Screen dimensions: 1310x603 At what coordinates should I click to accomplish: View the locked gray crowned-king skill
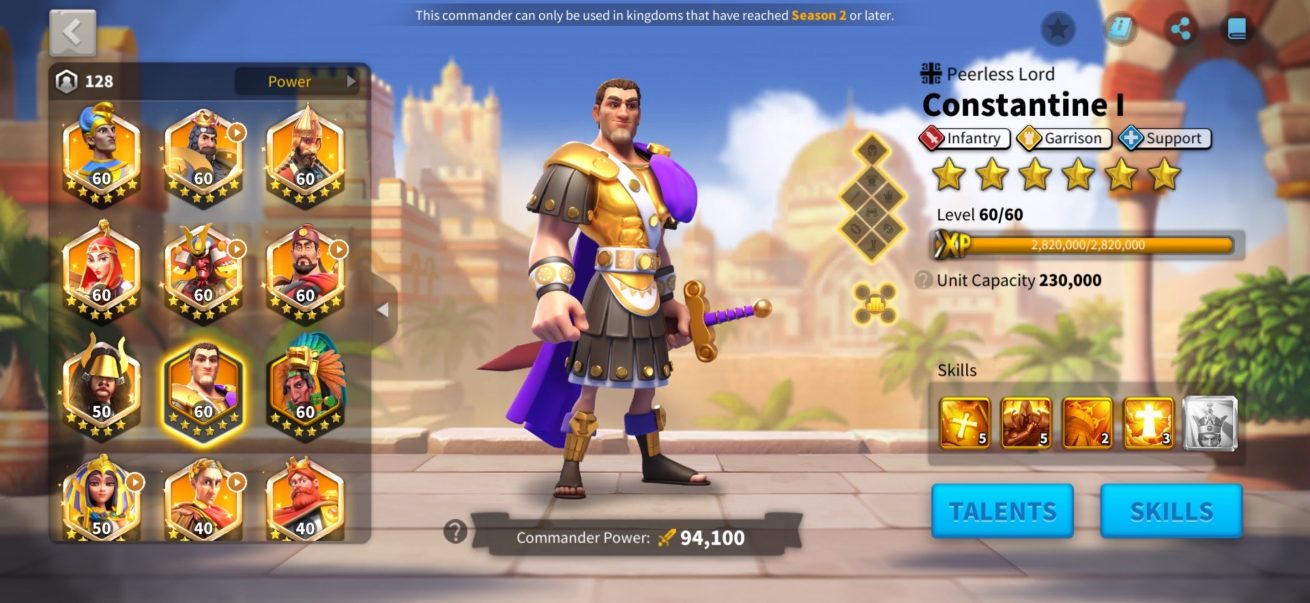(1210, 423)
